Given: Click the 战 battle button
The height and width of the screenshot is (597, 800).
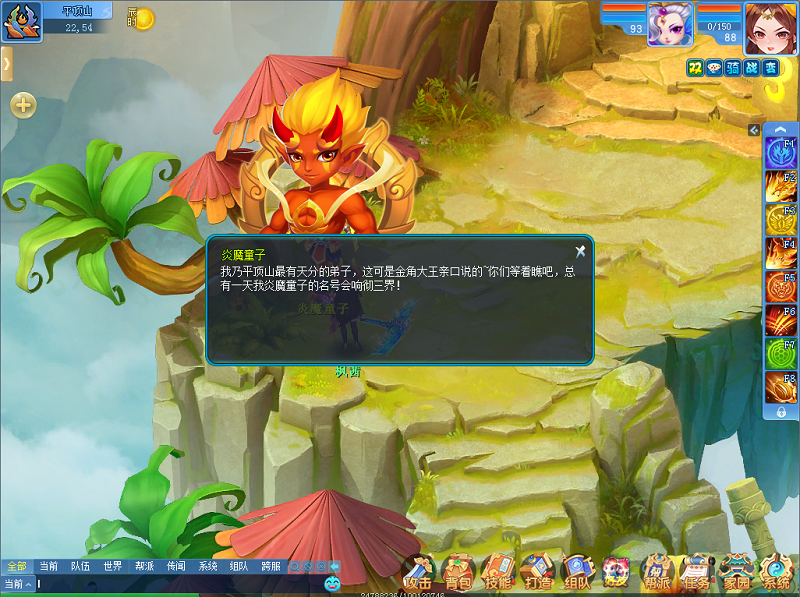Looking at the screenshot, I should 752,67.
